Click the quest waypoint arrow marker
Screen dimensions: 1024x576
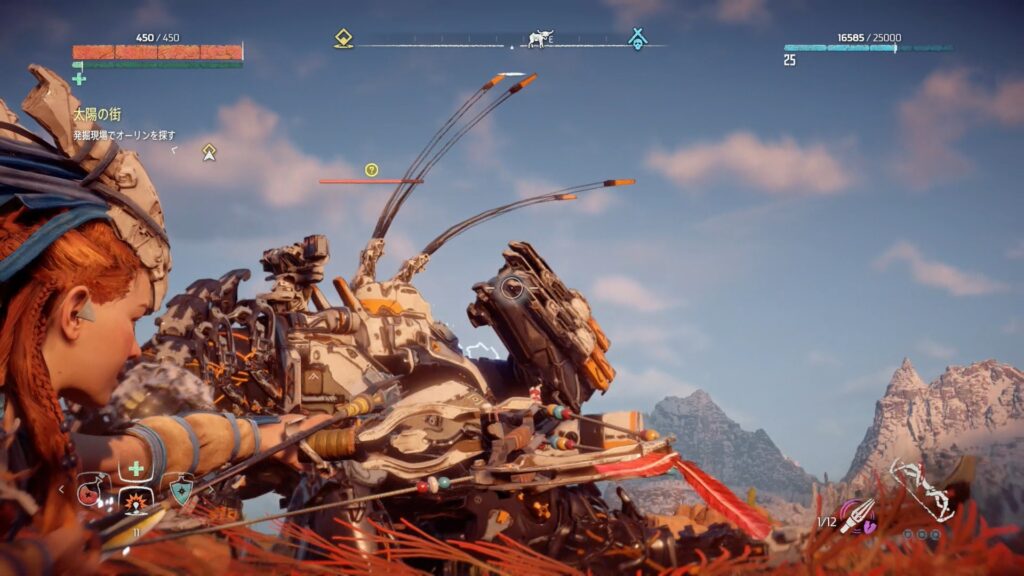209,152
